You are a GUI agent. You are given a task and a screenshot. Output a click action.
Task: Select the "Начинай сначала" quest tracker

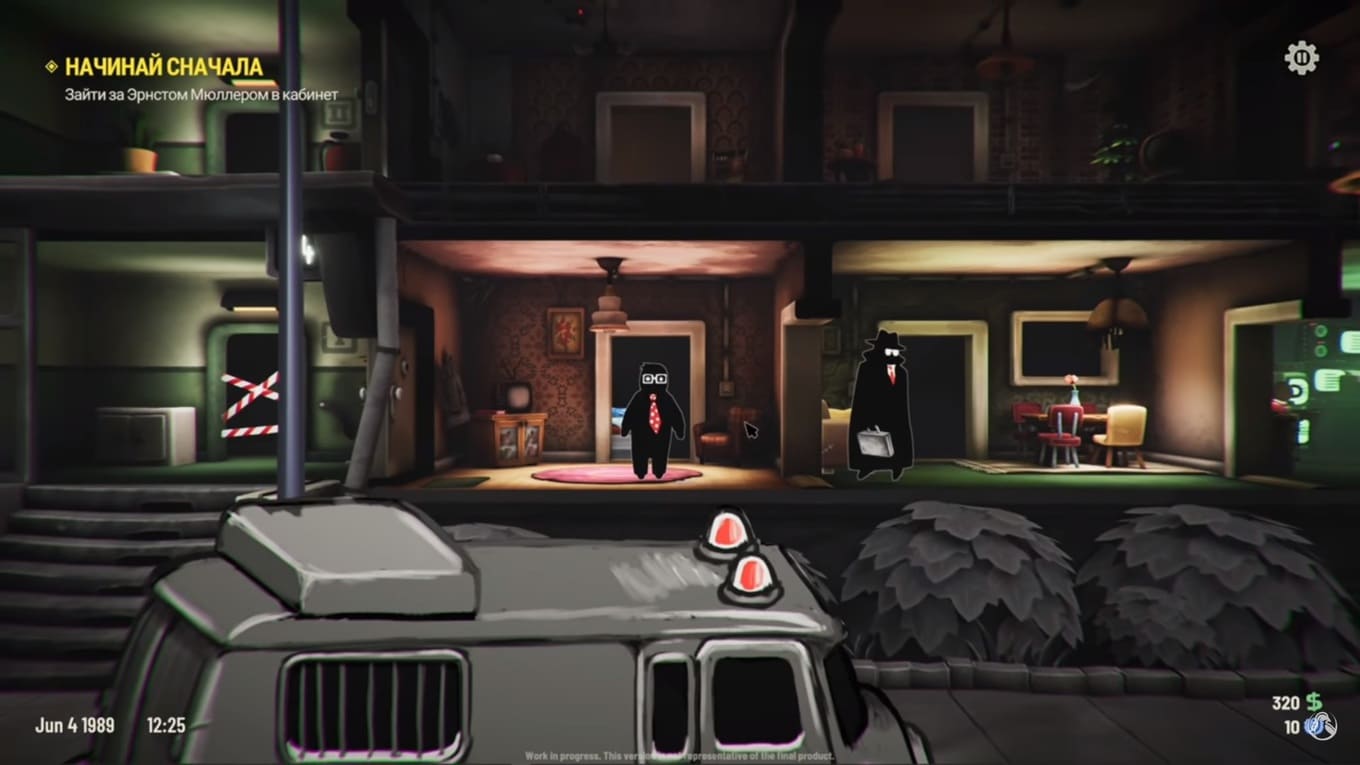tap(164, 67)
